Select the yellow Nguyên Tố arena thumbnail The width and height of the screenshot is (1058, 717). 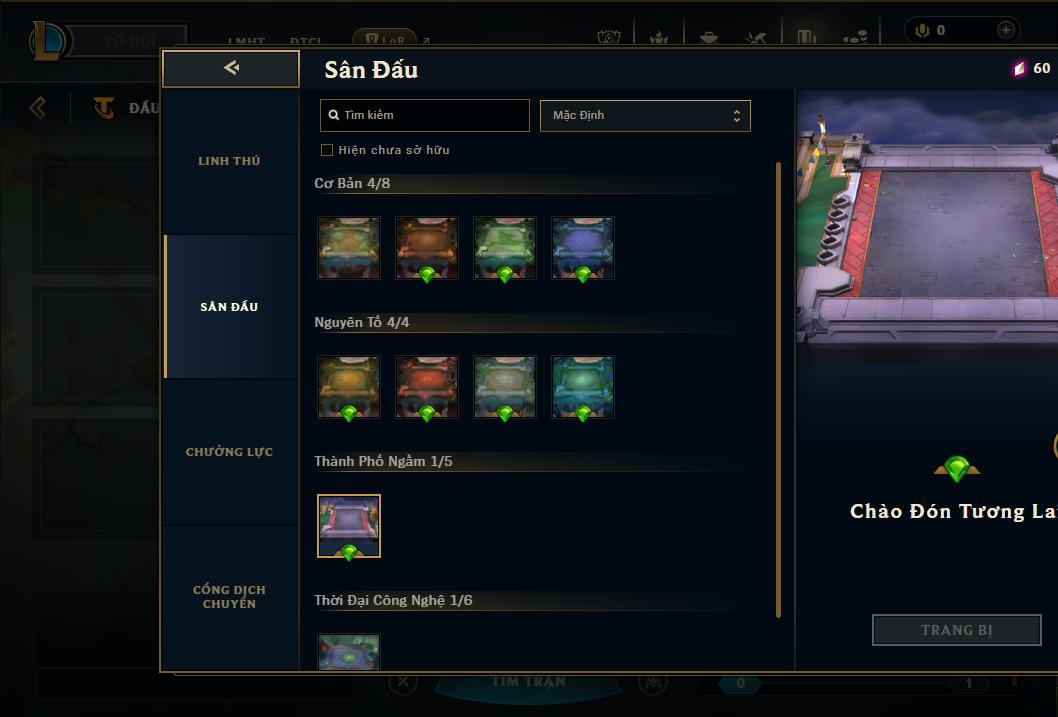[349, 387]
